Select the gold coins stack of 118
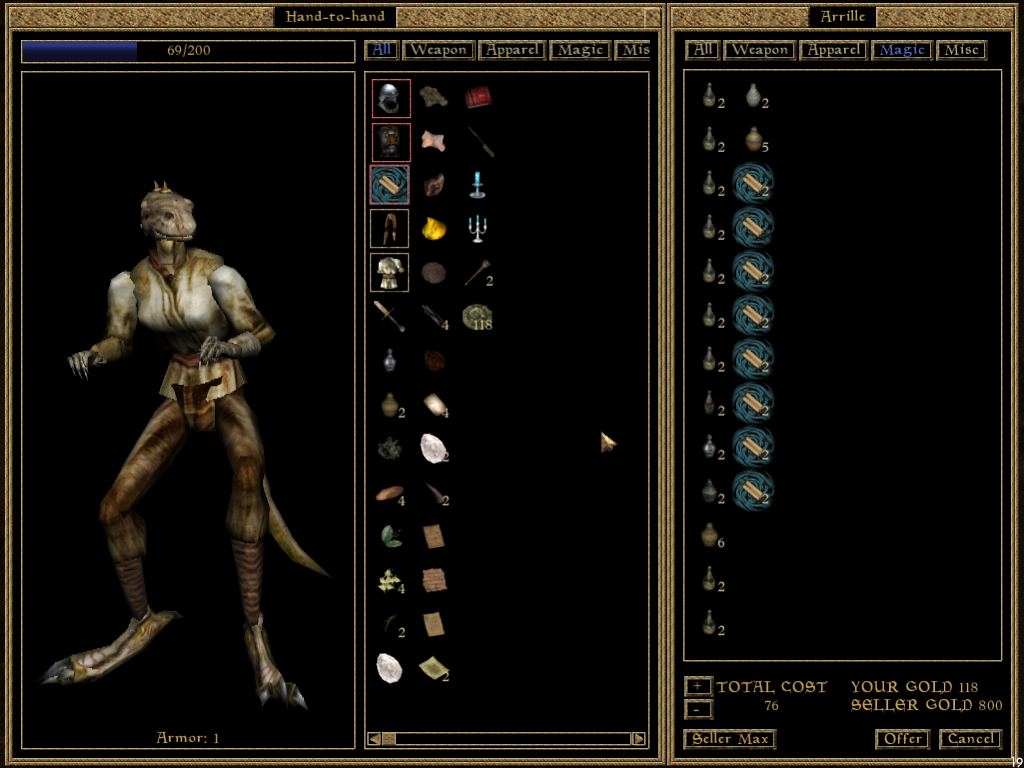The width and height of the screenshot is (1024, 768). pyautogui.click(x=477, y=317)
